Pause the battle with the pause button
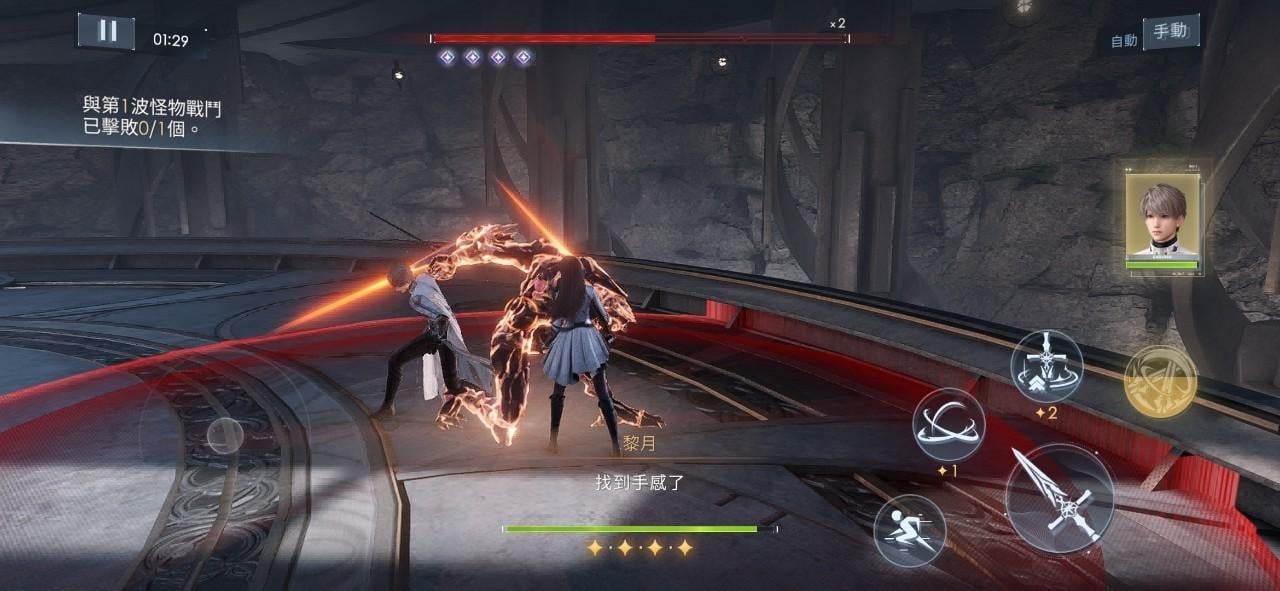Screen dimensions: 1280x591 [106, 31]
